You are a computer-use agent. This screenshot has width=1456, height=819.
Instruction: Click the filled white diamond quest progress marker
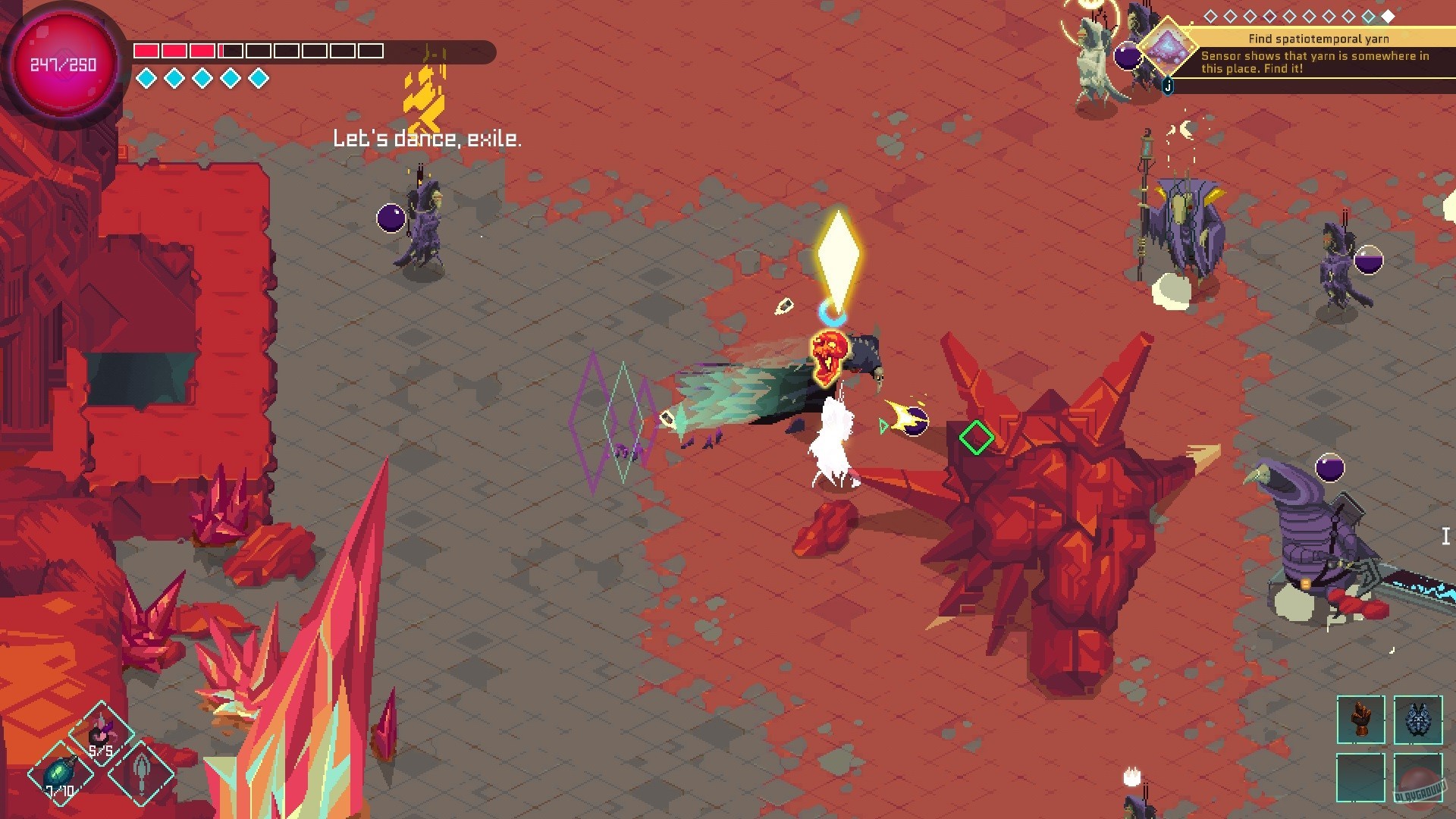coord(1388,15)
